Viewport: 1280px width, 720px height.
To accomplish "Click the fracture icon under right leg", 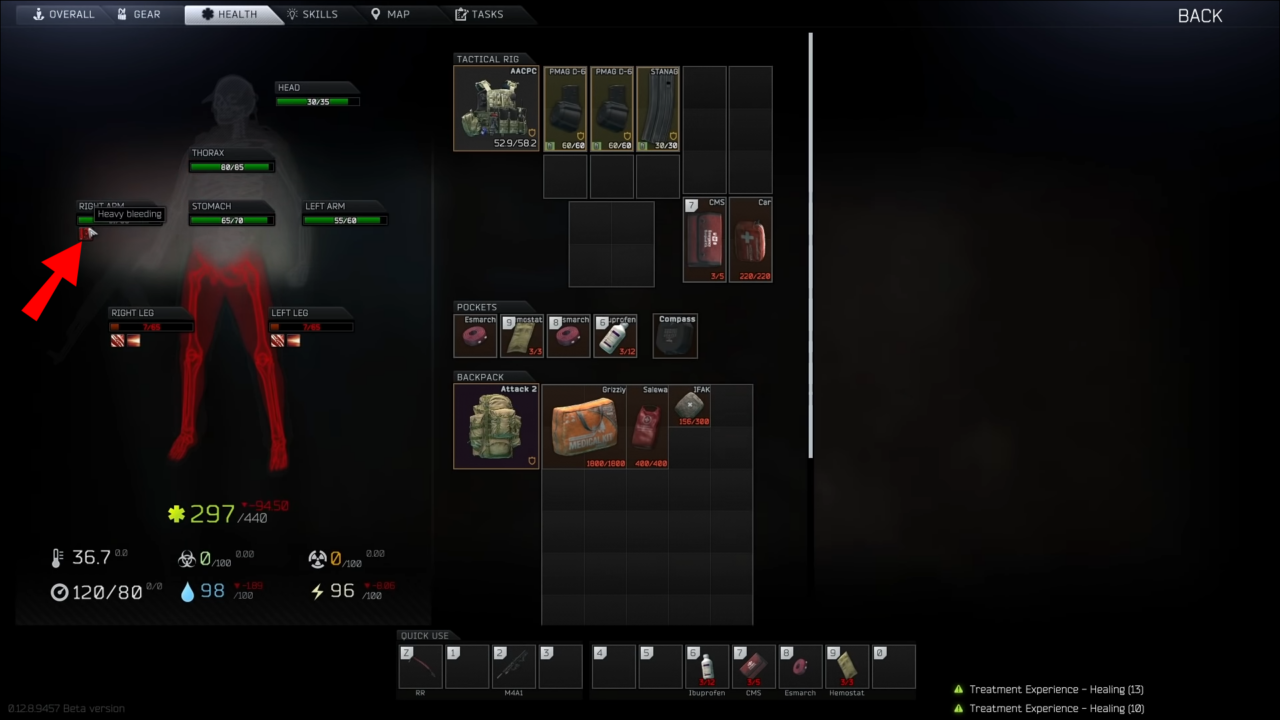I will (x=133, y=340).
